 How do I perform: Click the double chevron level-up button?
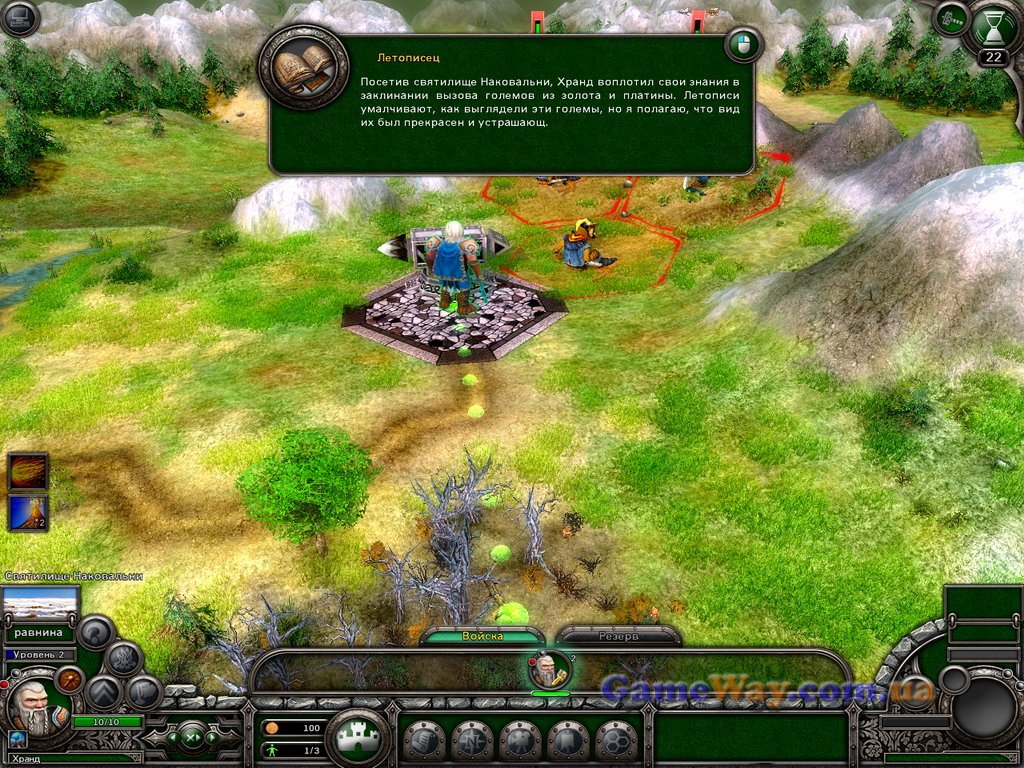point(104,692)
